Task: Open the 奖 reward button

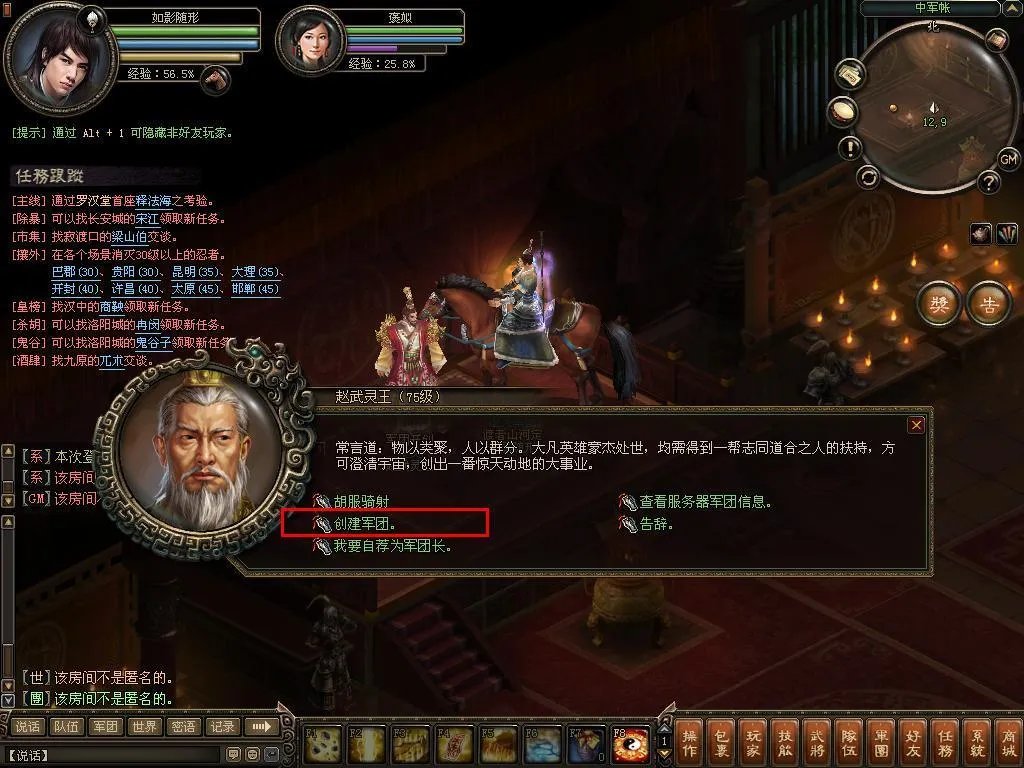Action: point(939,305)
